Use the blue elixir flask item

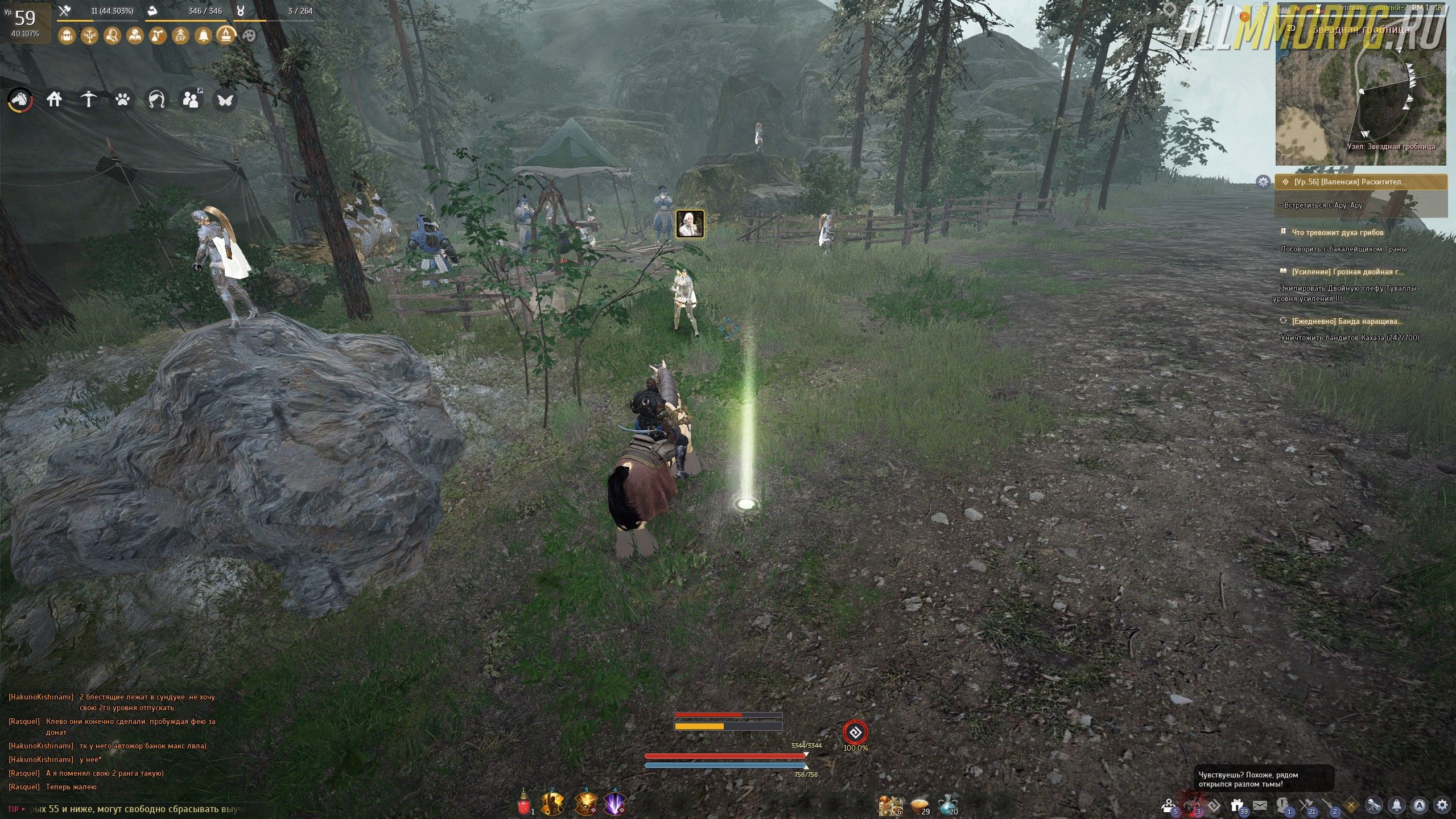point(947,804)
